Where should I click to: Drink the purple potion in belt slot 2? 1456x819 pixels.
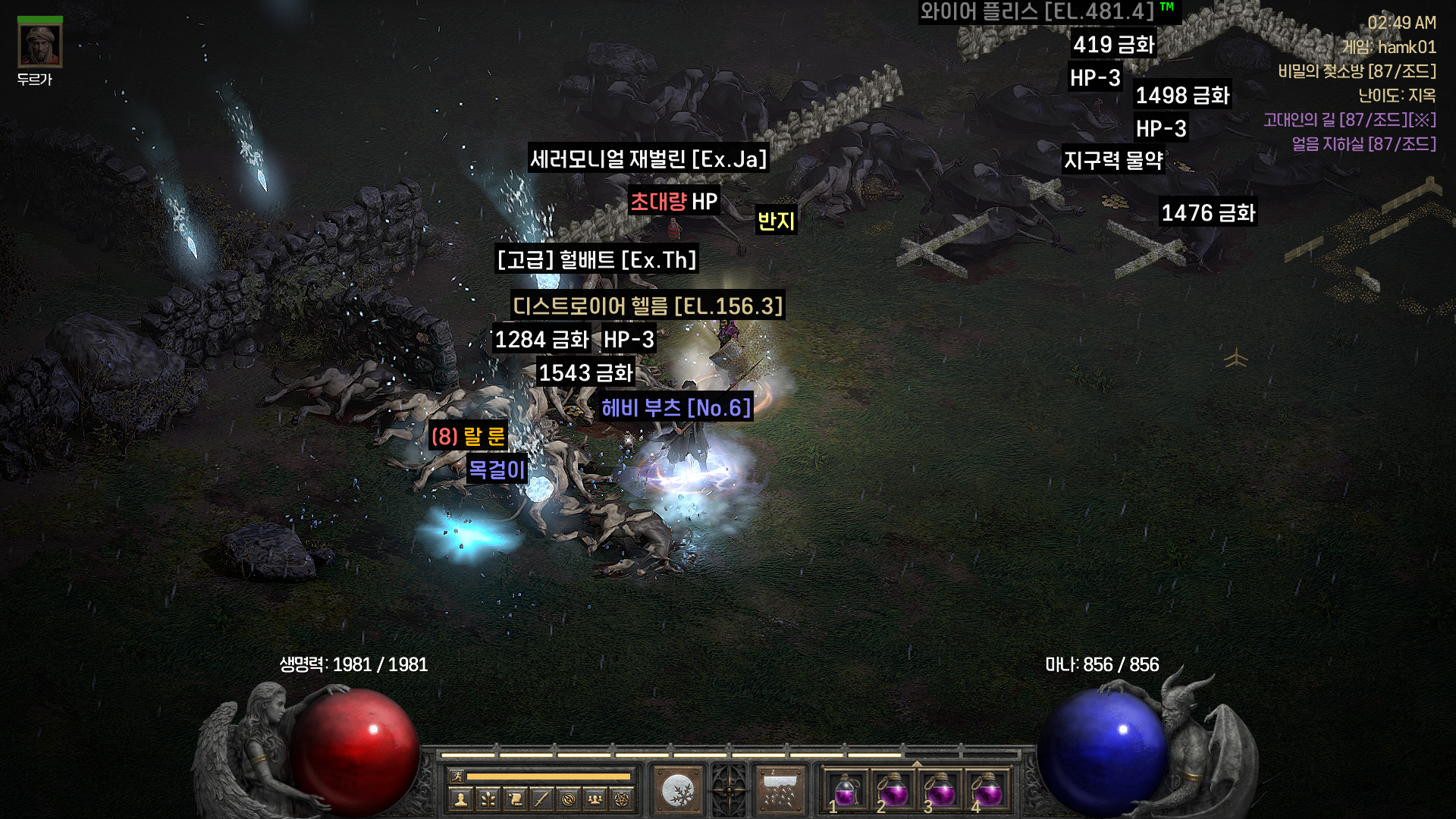(x=893, y=791)
